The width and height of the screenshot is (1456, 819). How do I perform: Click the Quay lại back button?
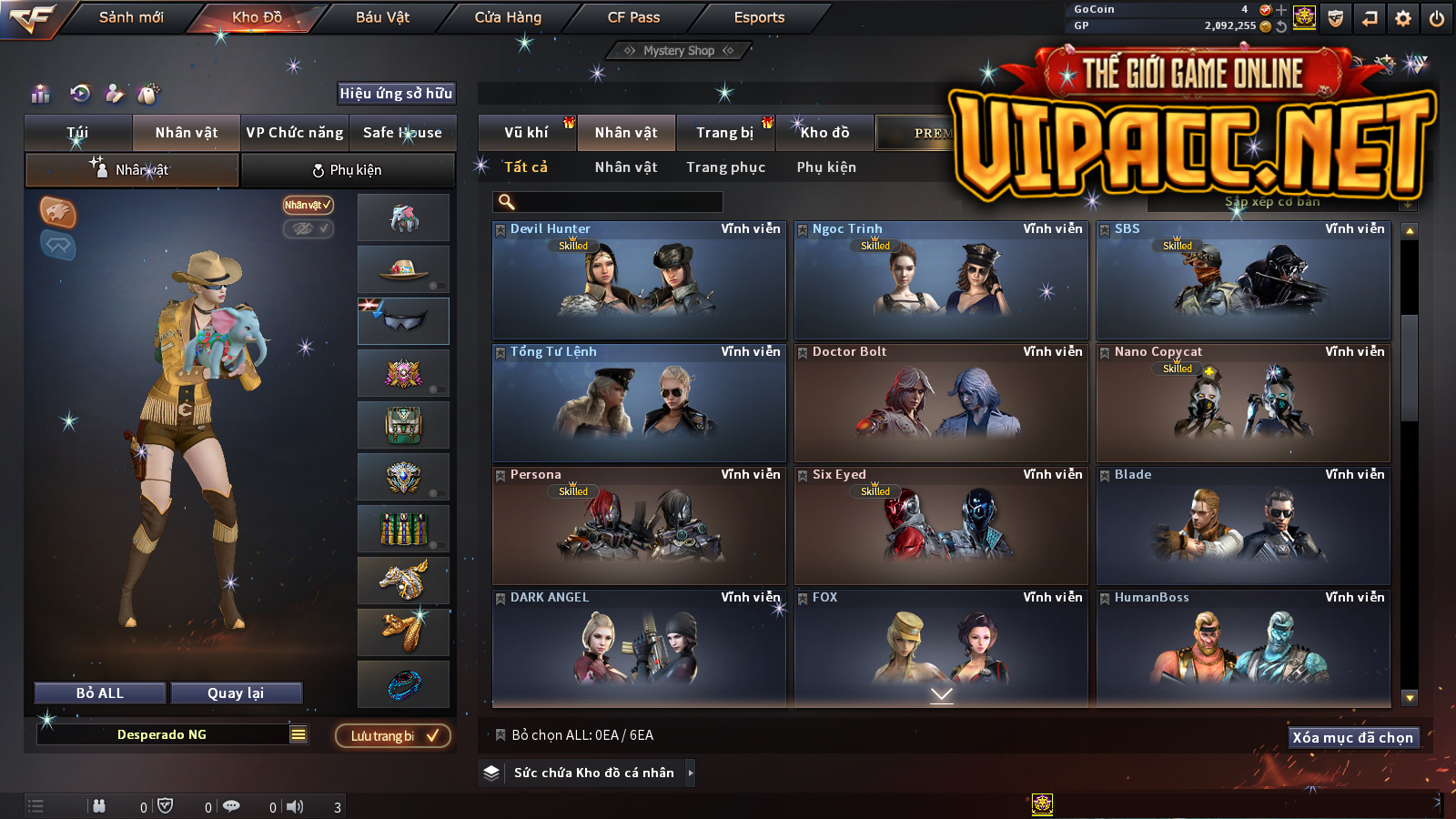coord(236,693)
